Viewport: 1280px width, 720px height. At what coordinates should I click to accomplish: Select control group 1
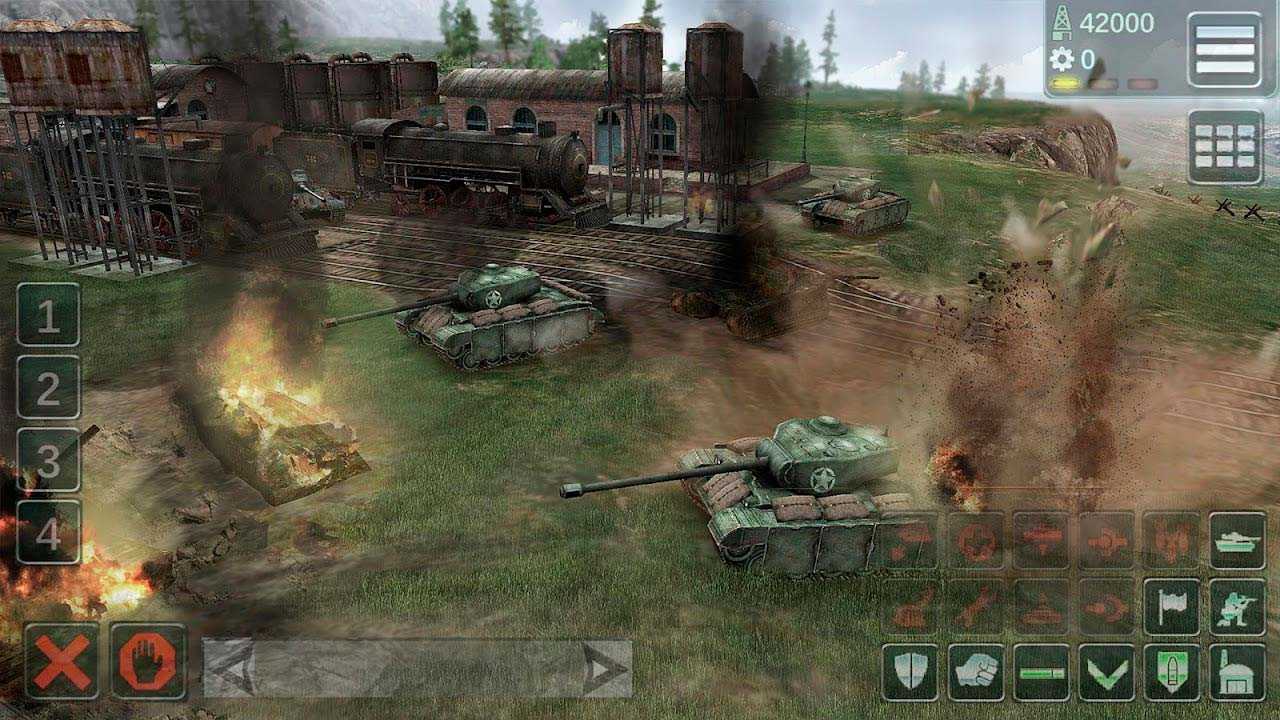(48, 315)
